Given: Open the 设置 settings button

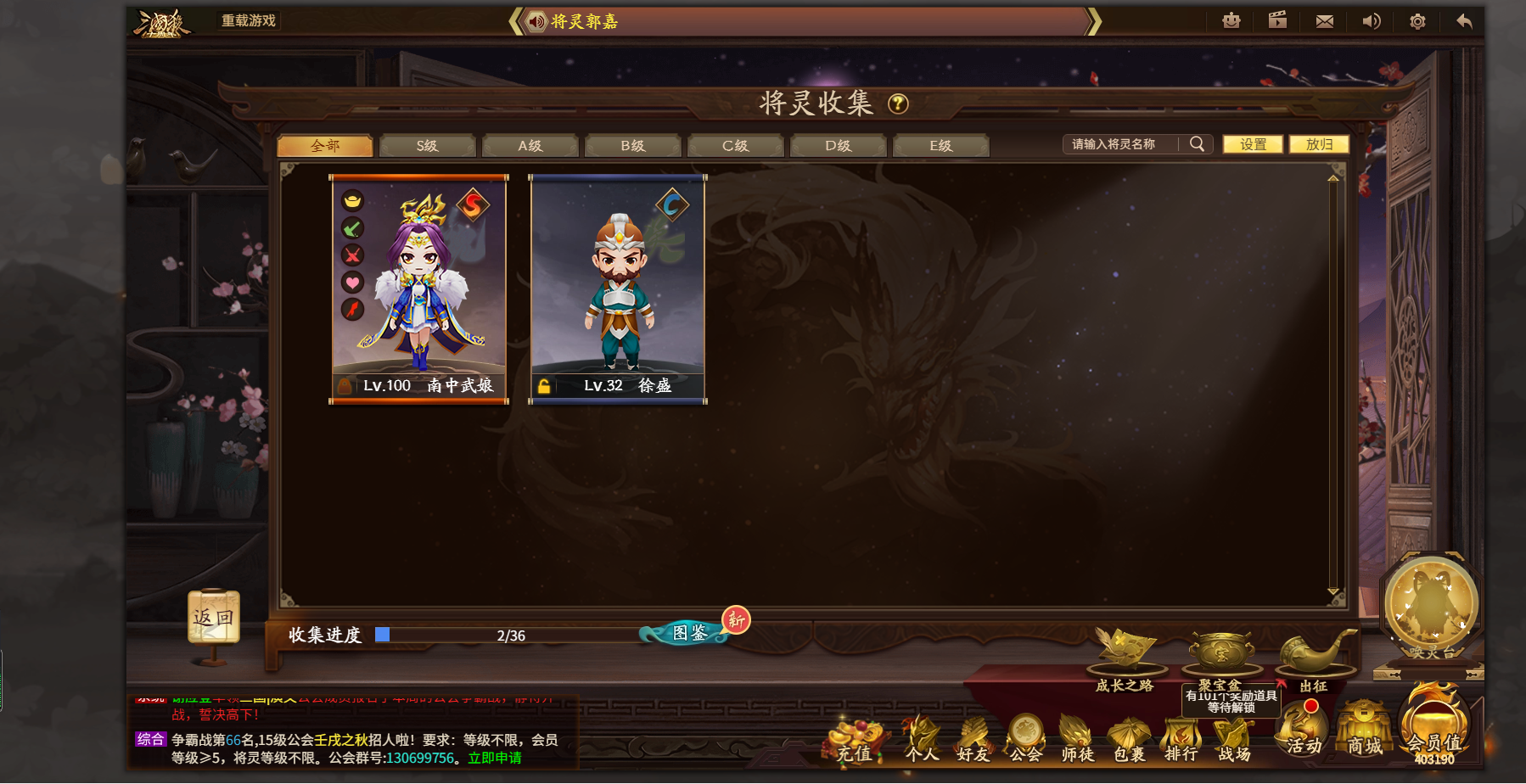Looking at the screenshot, I should [x=1251, y=143].
